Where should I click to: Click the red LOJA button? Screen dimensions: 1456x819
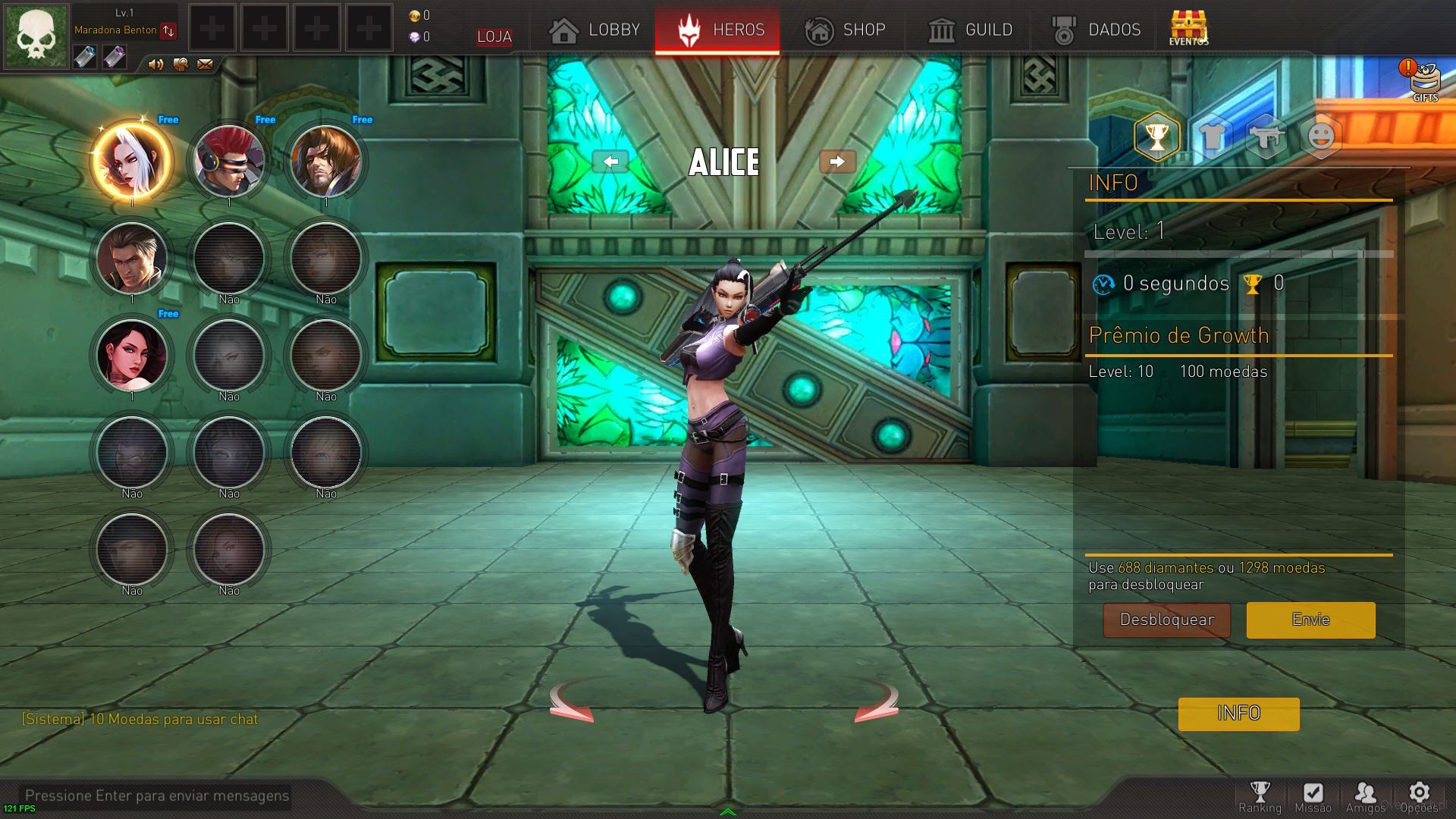click(494, 36)
